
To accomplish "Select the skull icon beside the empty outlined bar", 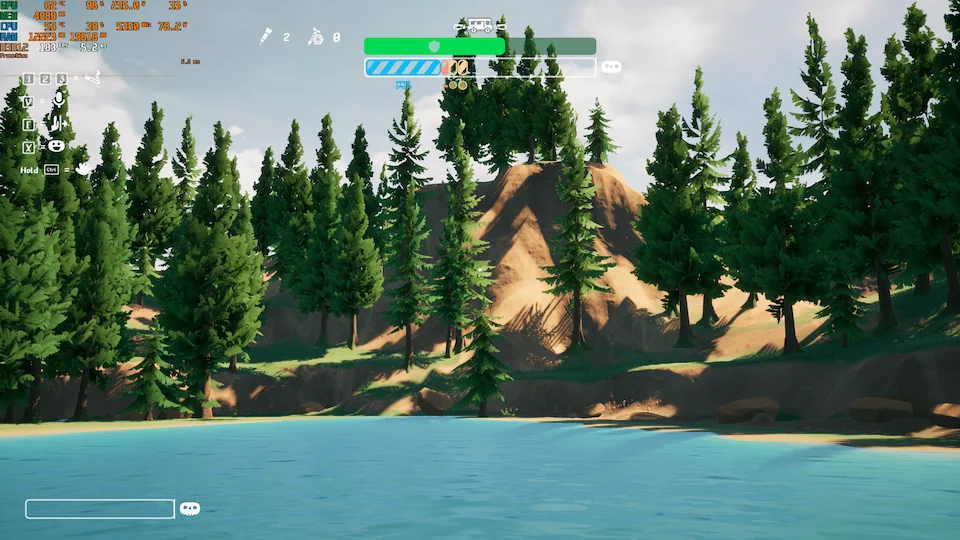I will [190, 509].
